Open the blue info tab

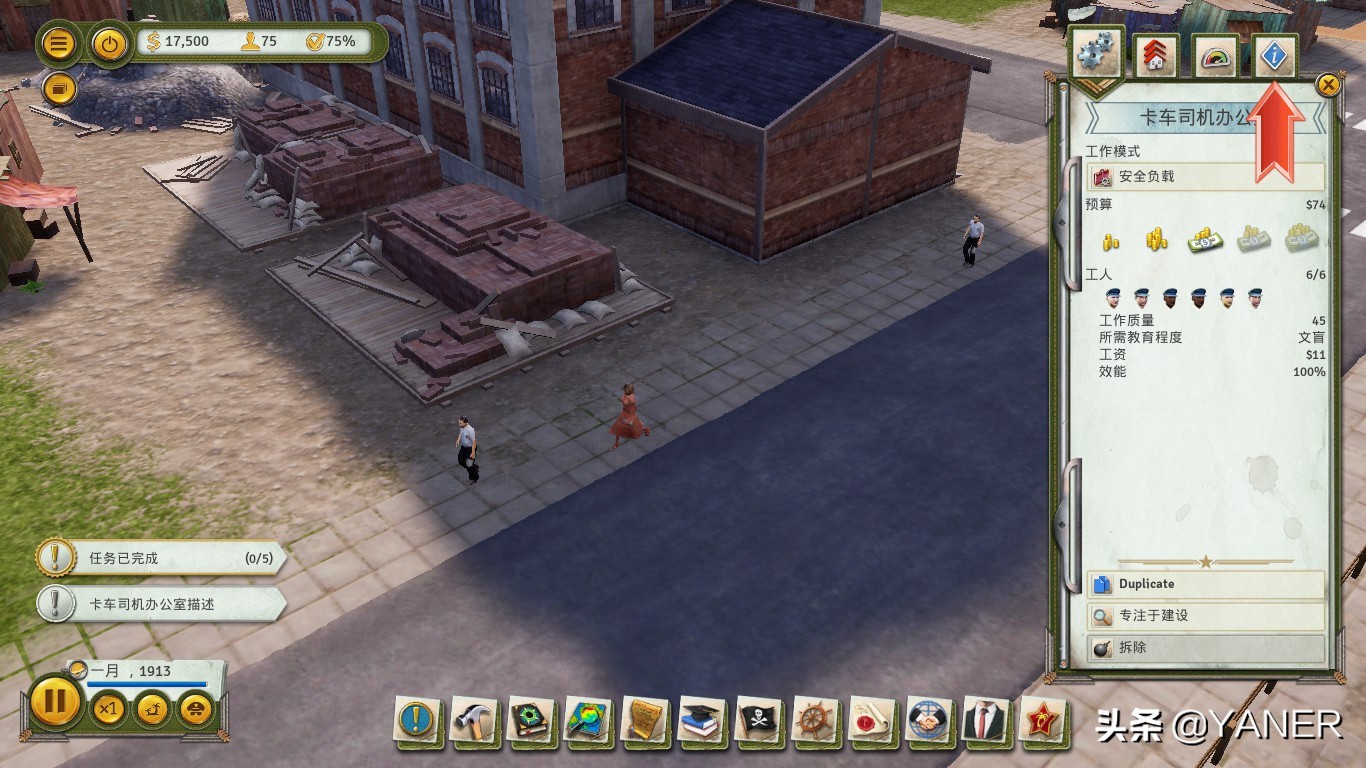1273,57
